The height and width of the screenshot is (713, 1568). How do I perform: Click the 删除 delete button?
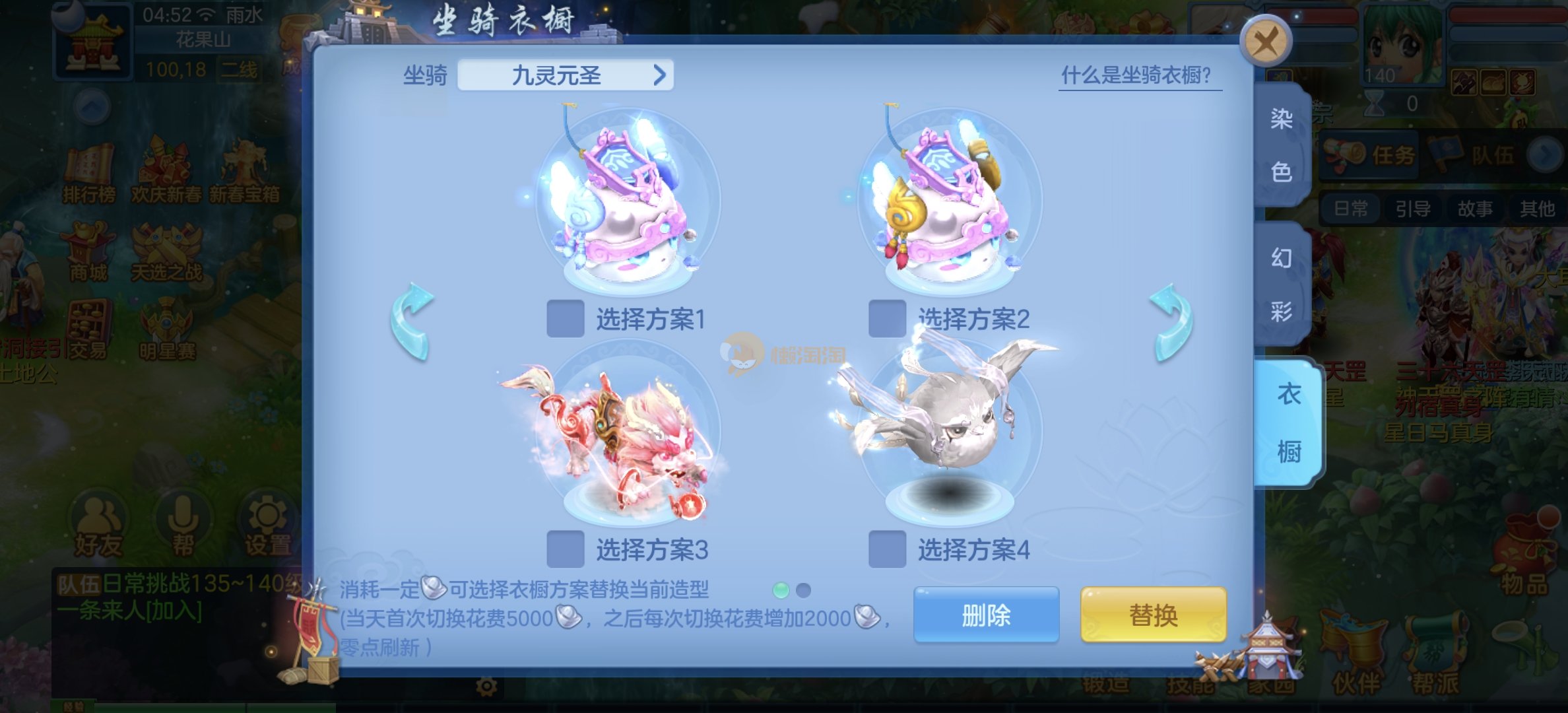[x=986, y=615]
